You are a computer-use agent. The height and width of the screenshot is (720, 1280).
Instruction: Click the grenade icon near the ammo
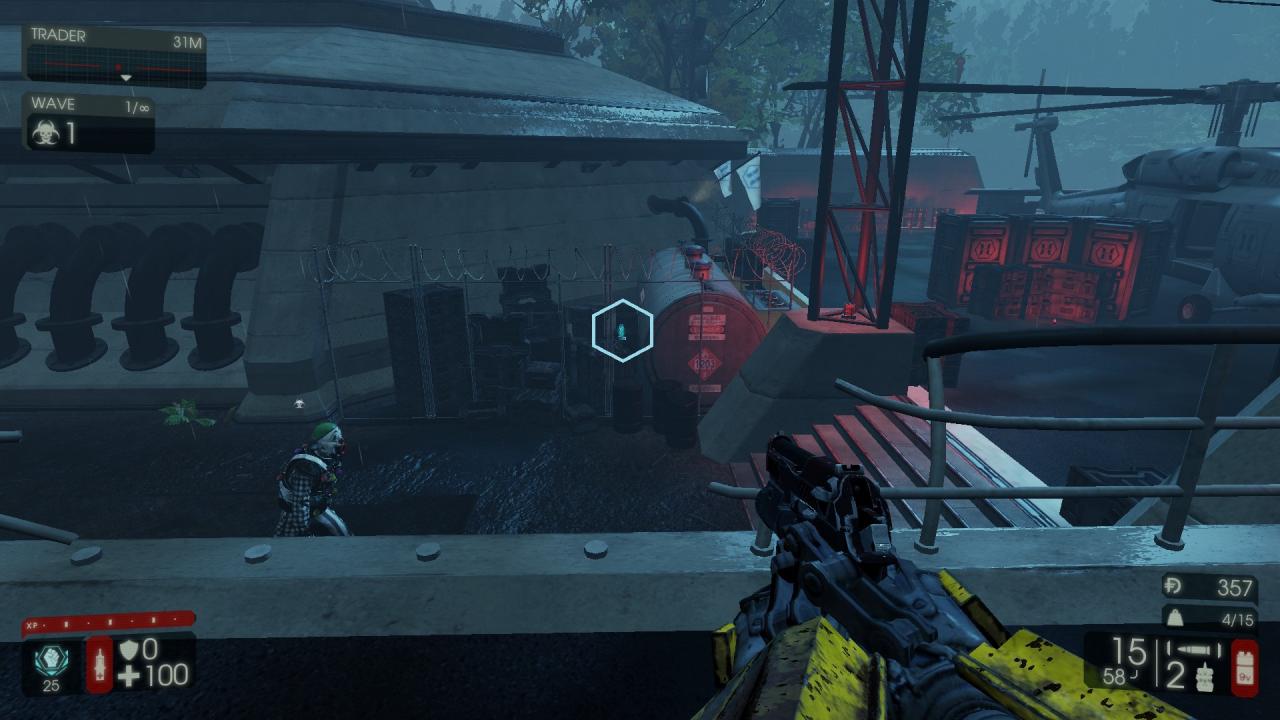coord(1204,677)
